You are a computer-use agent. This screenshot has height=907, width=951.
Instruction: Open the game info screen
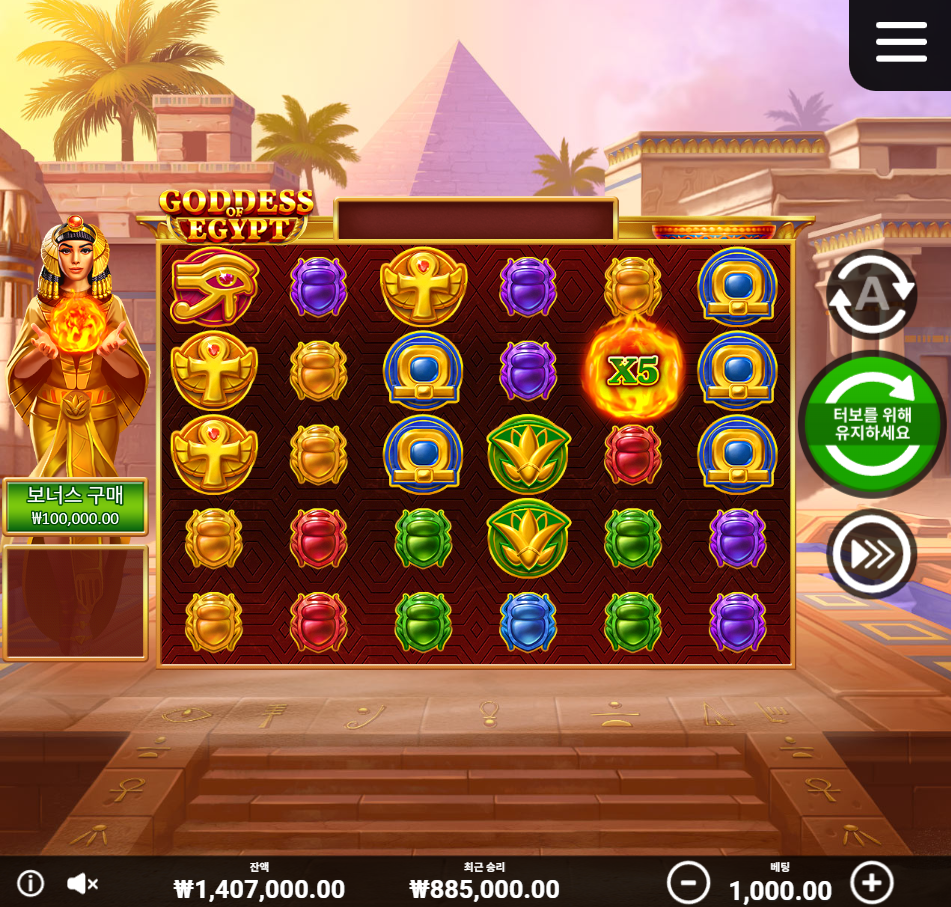(x=31, y=883)
